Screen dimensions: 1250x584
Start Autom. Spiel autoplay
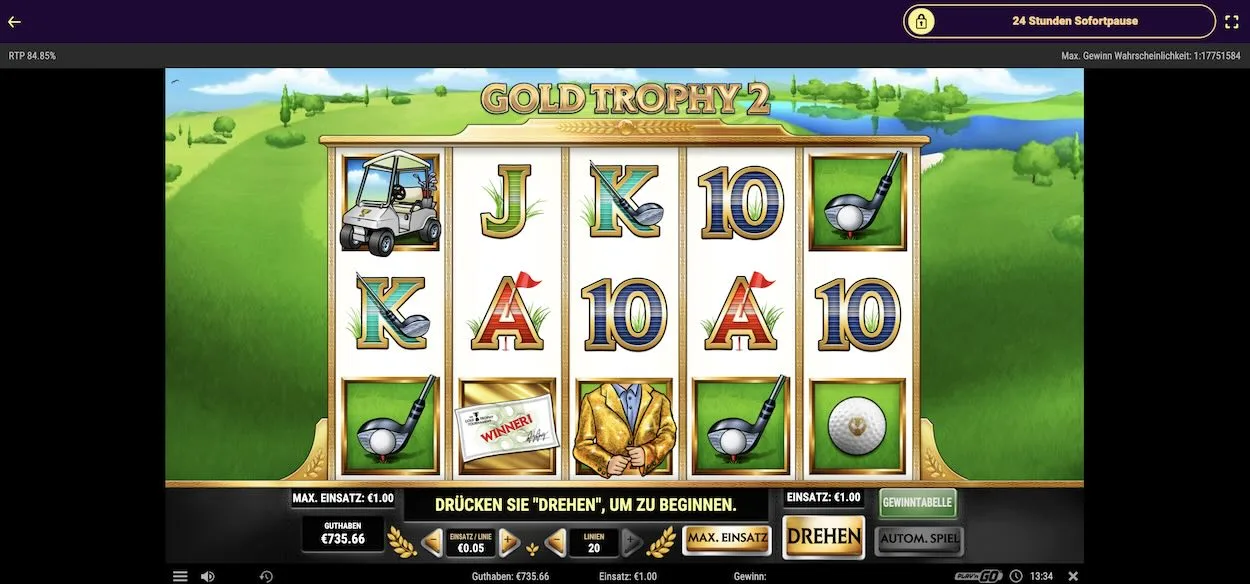(919, 540)
